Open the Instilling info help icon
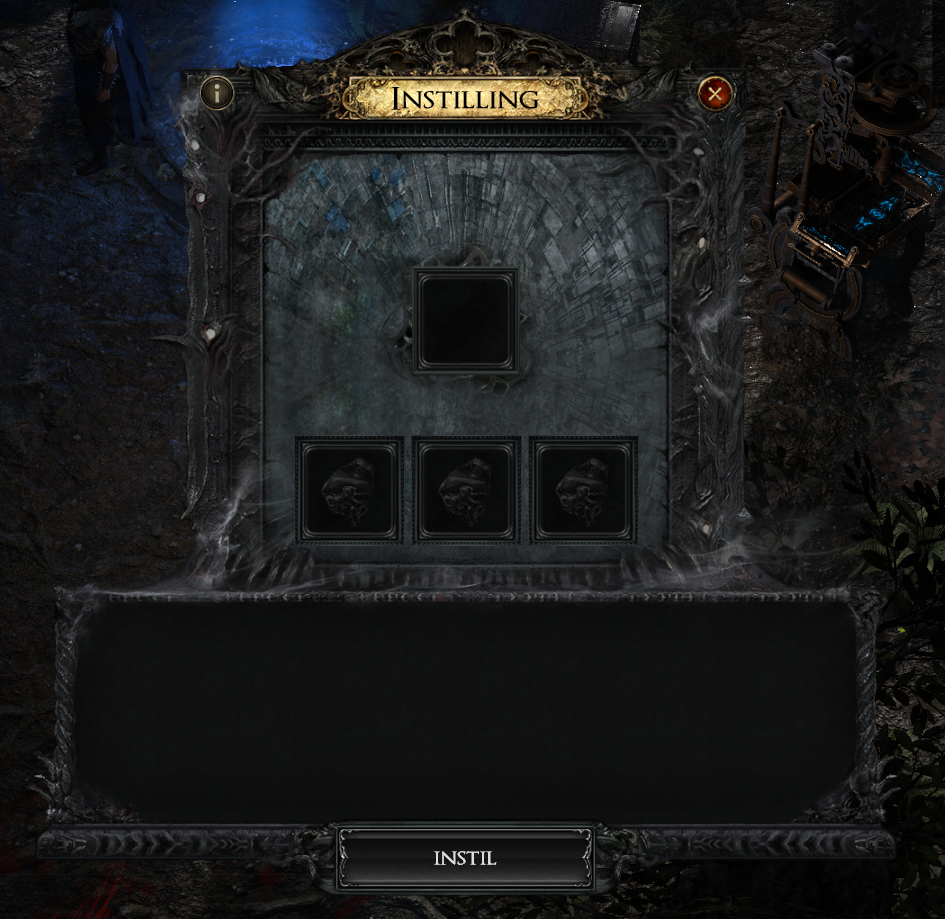Image resolution: width=945 pixels, height=919 pixels. pyautogui.click(x=217, y=94)
